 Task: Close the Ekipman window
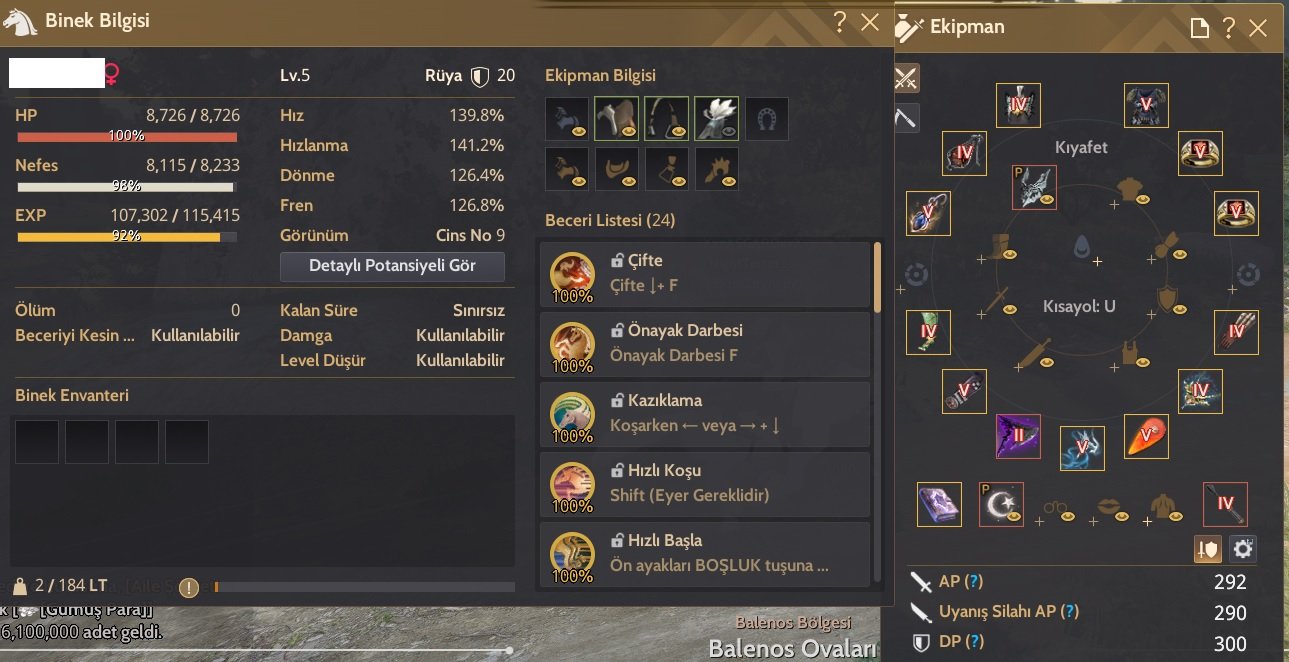point(1258,28)
